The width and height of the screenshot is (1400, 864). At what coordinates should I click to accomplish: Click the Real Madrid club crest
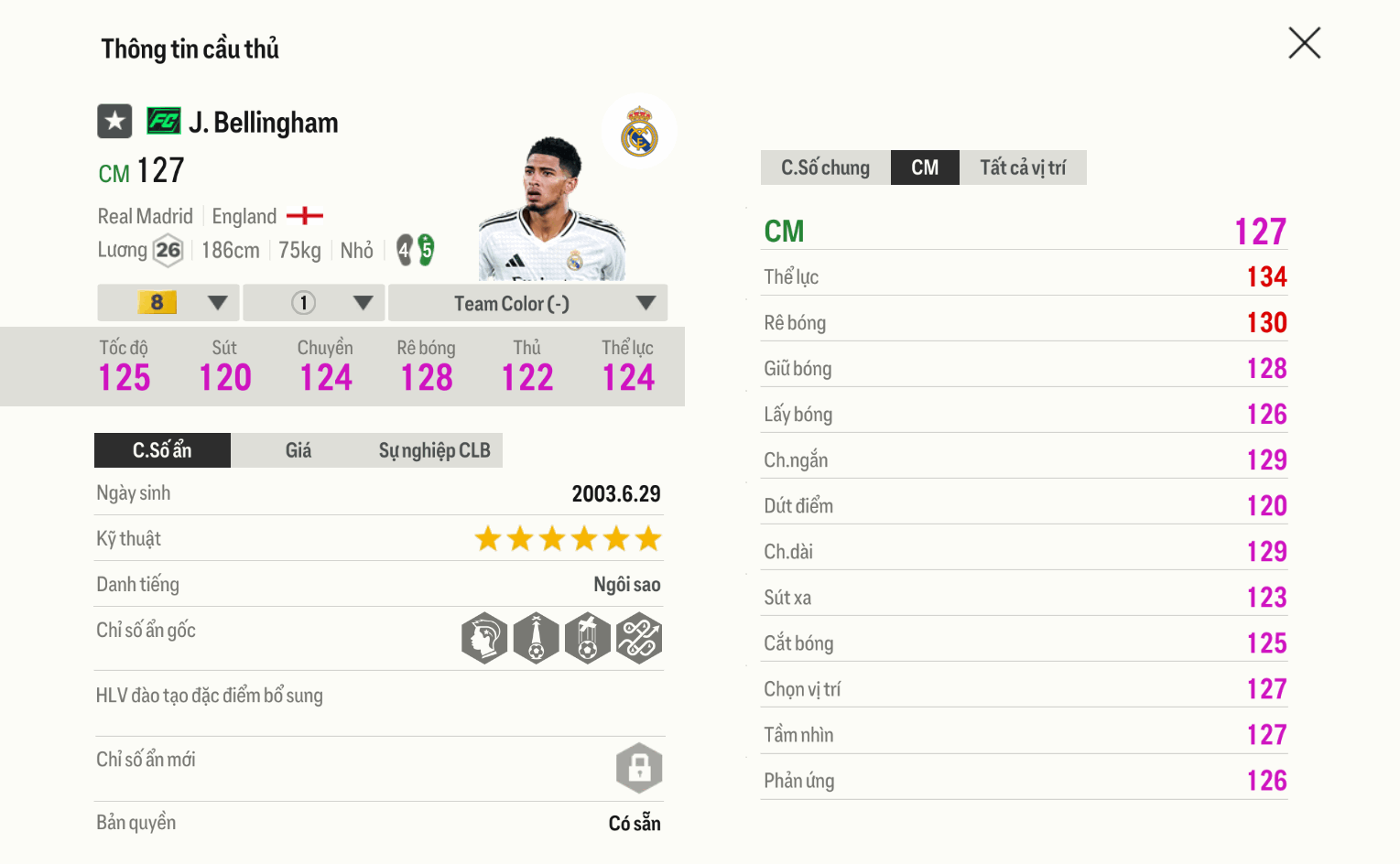click(639, 132)
